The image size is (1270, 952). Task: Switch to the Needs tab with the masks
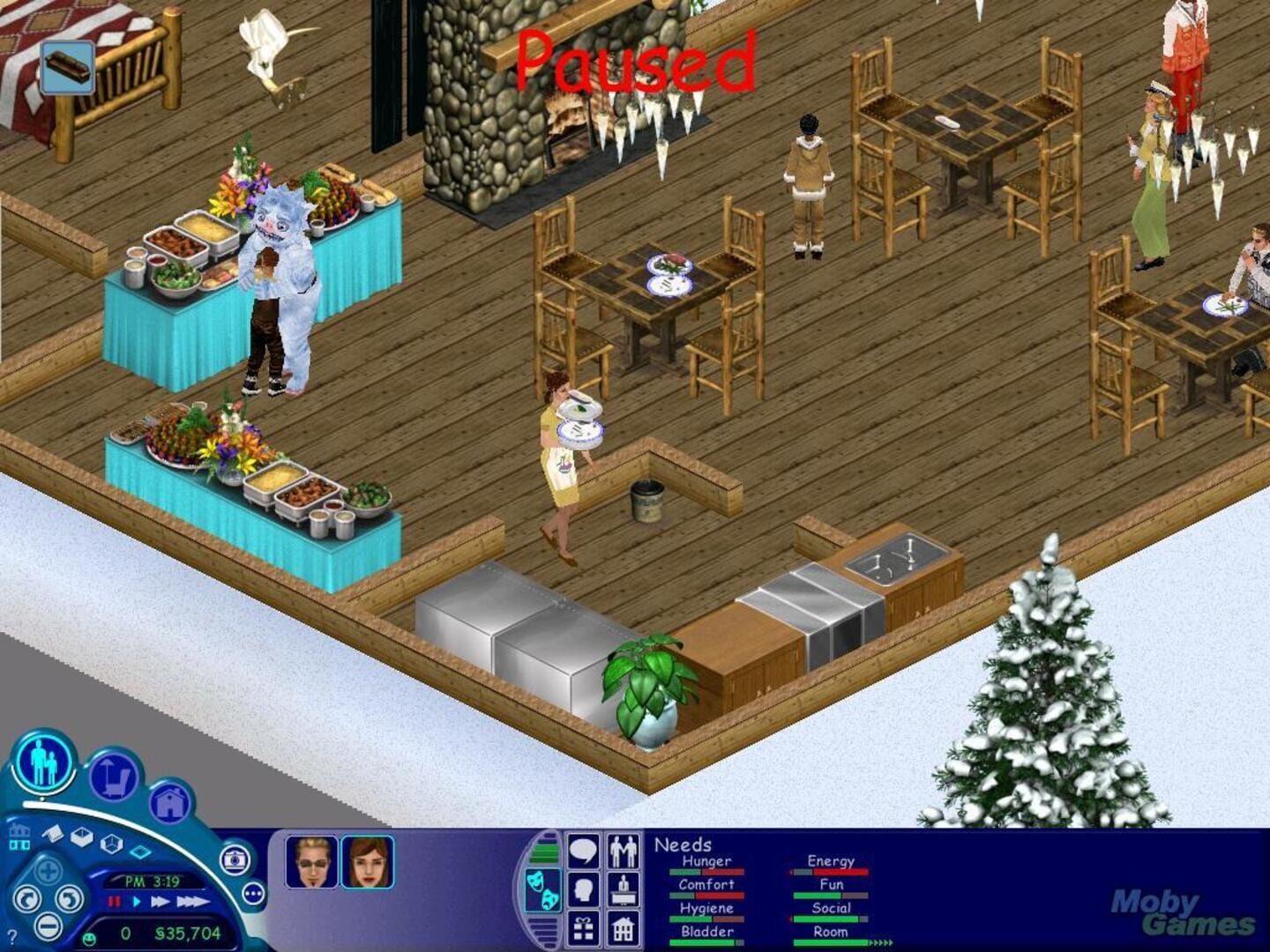point(543,888)
